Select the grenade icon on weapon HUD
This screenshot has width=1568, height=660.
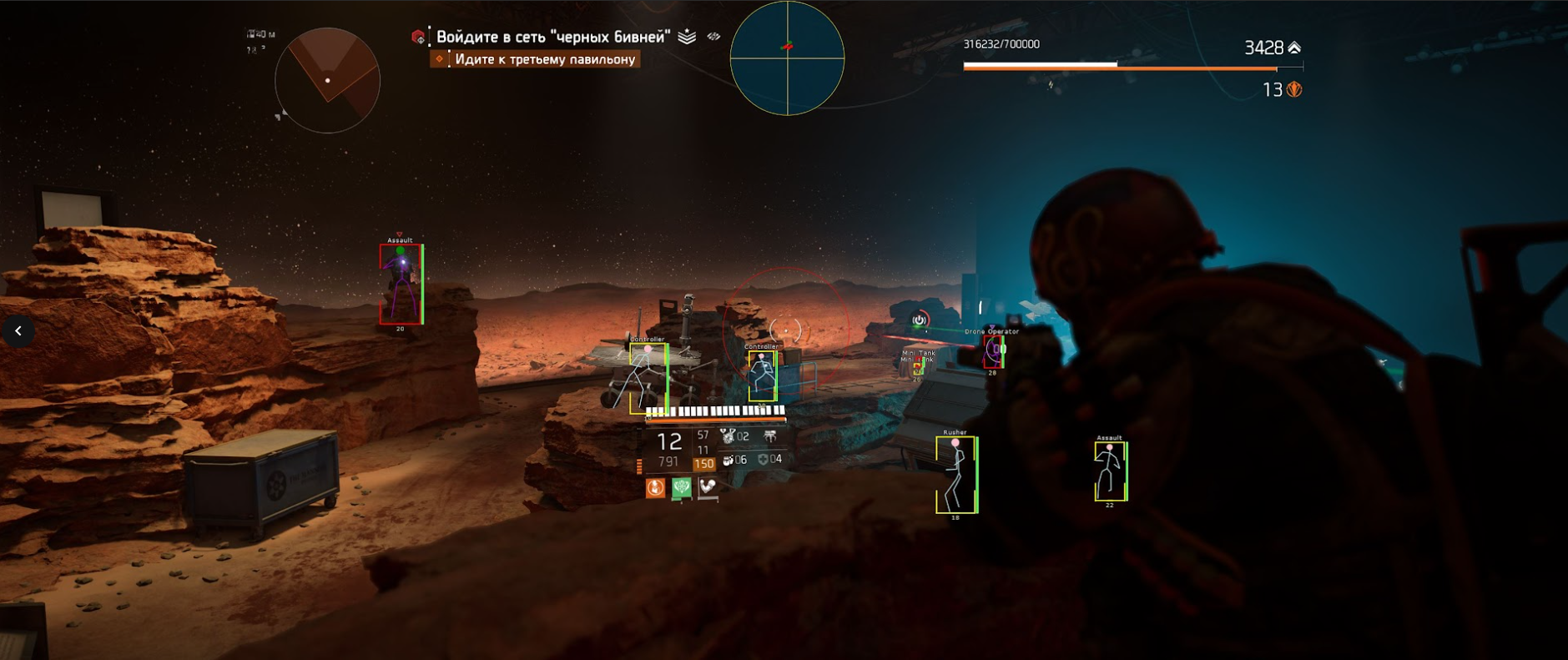point(729,460)
